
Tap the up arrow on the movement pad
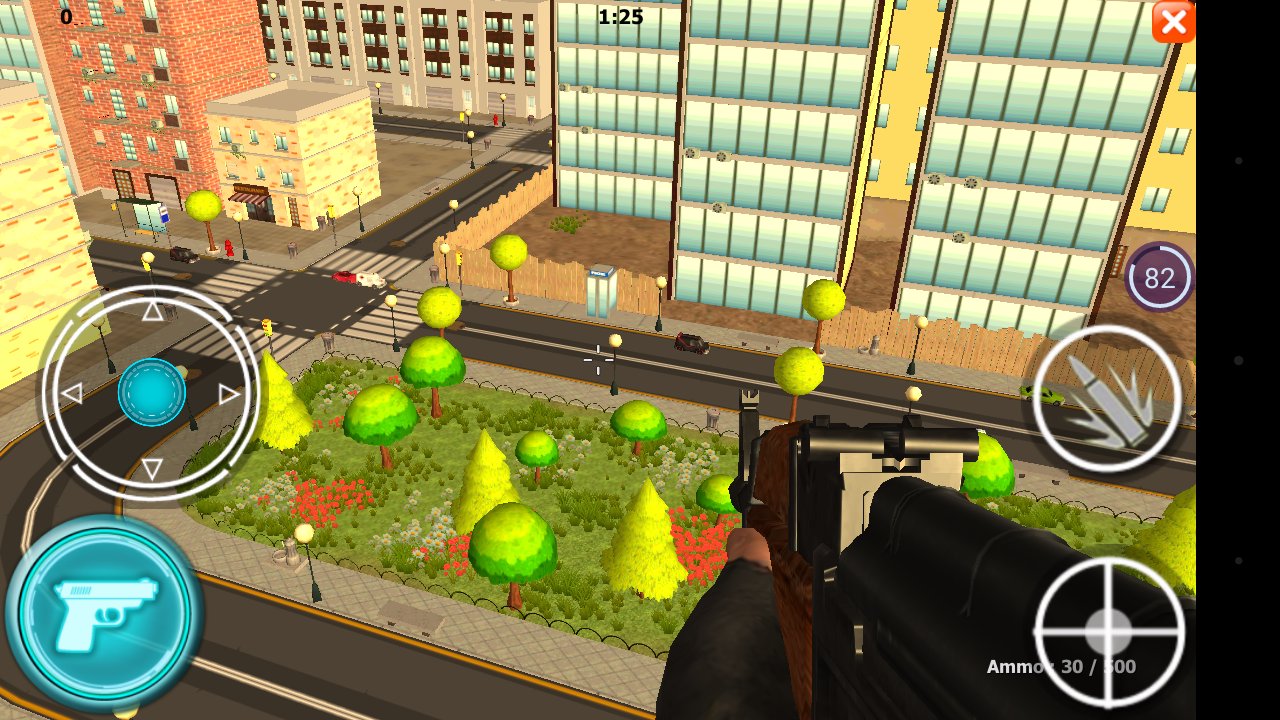(152, 311)
